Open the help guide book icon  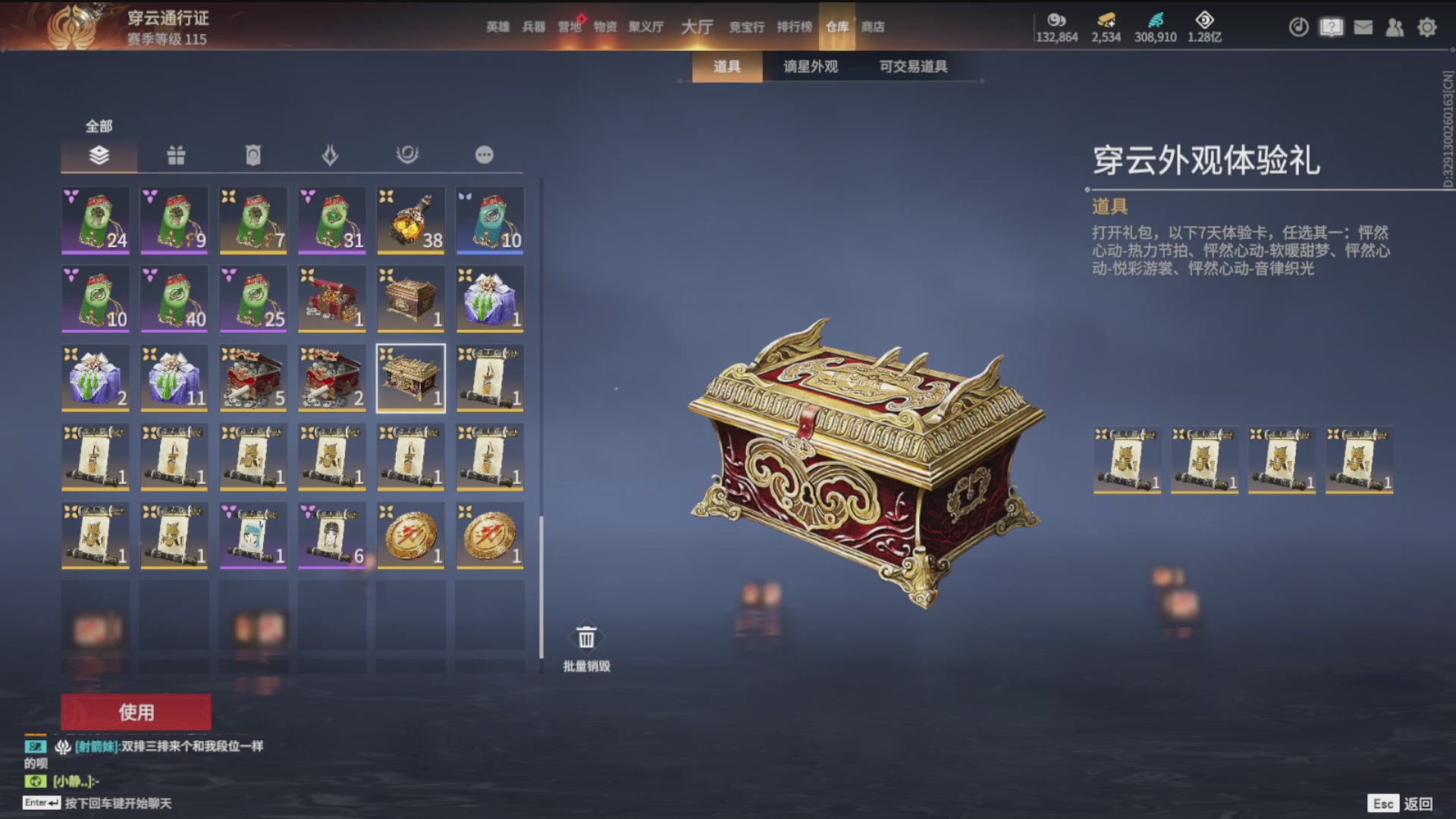click(1331, 27)
